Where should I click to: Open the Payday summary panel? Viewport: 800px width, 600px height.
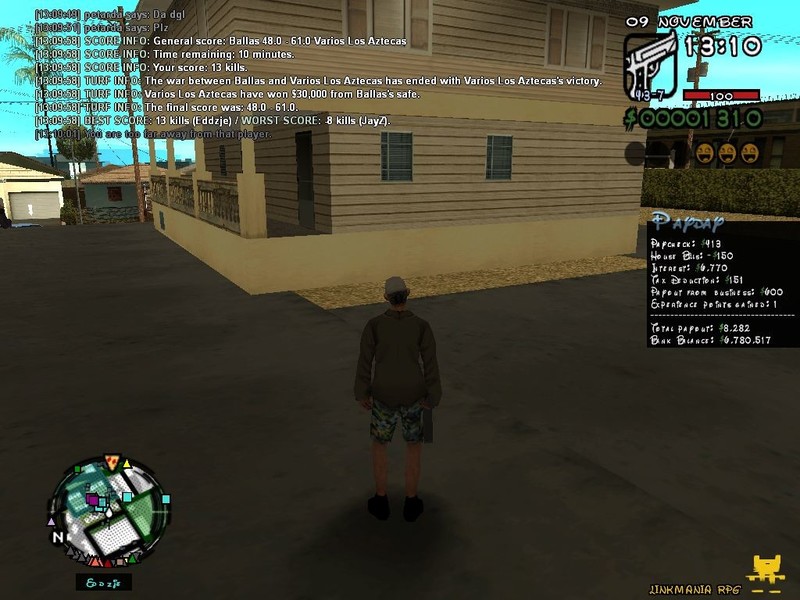(x=722, y=279)
